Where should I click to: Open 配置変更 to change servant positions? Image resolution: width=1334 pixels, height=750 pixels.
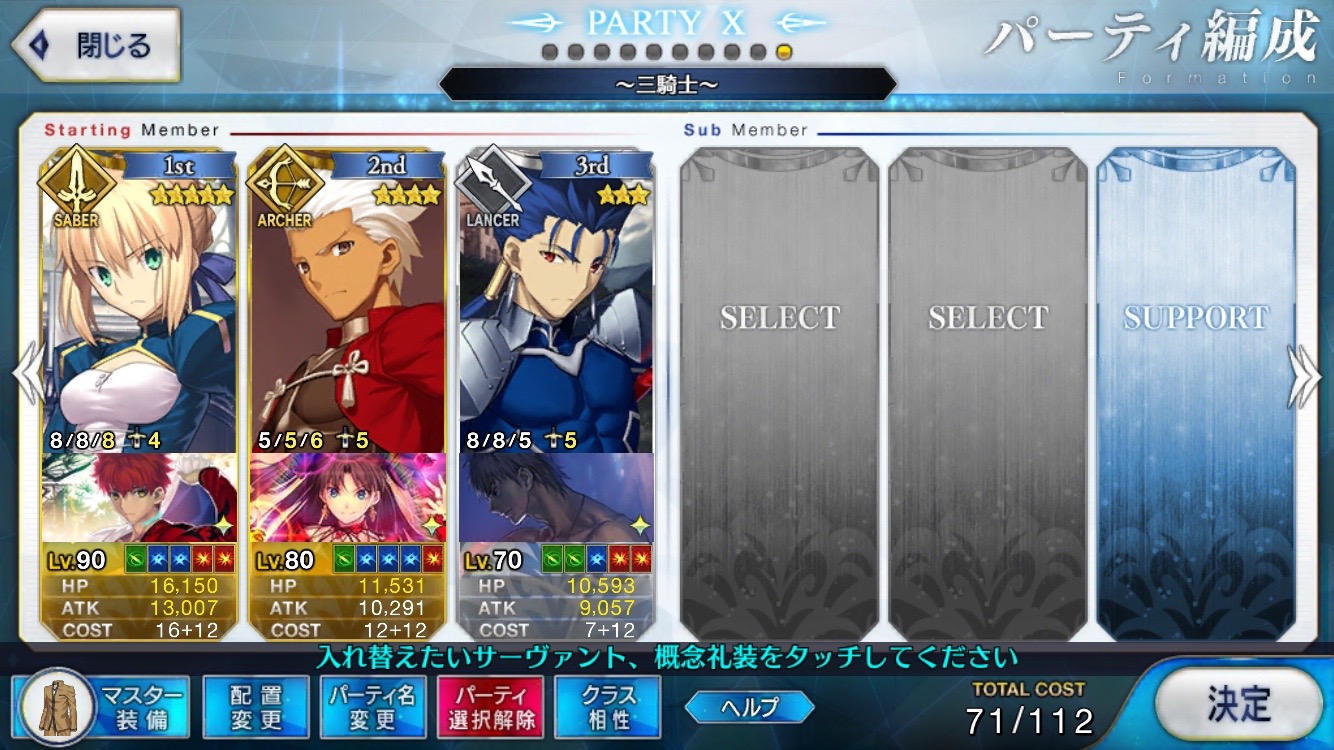pyautogui.click(x=256, y=705)
